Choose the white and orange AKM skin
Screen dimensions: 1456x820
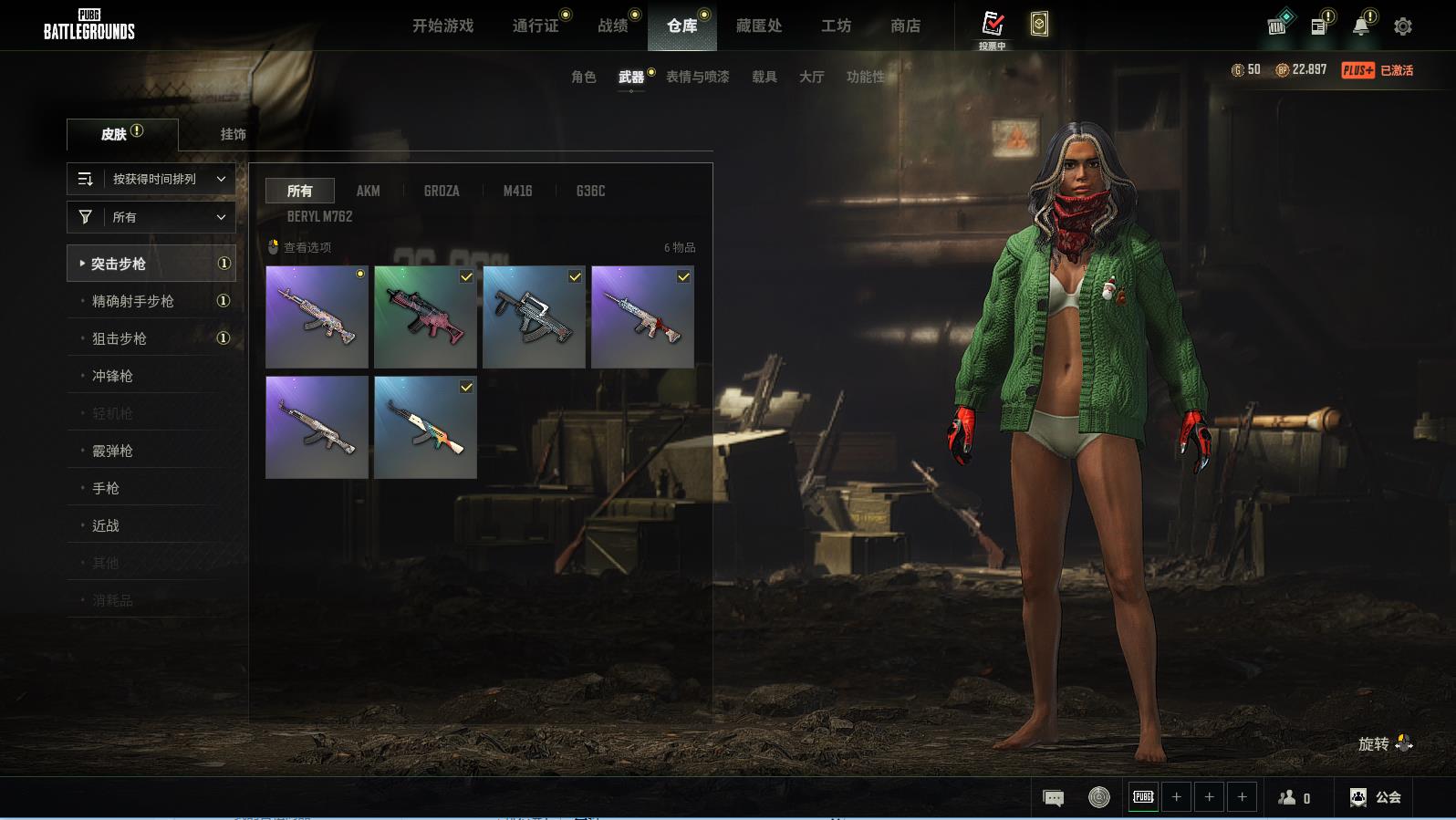[425, 427]
